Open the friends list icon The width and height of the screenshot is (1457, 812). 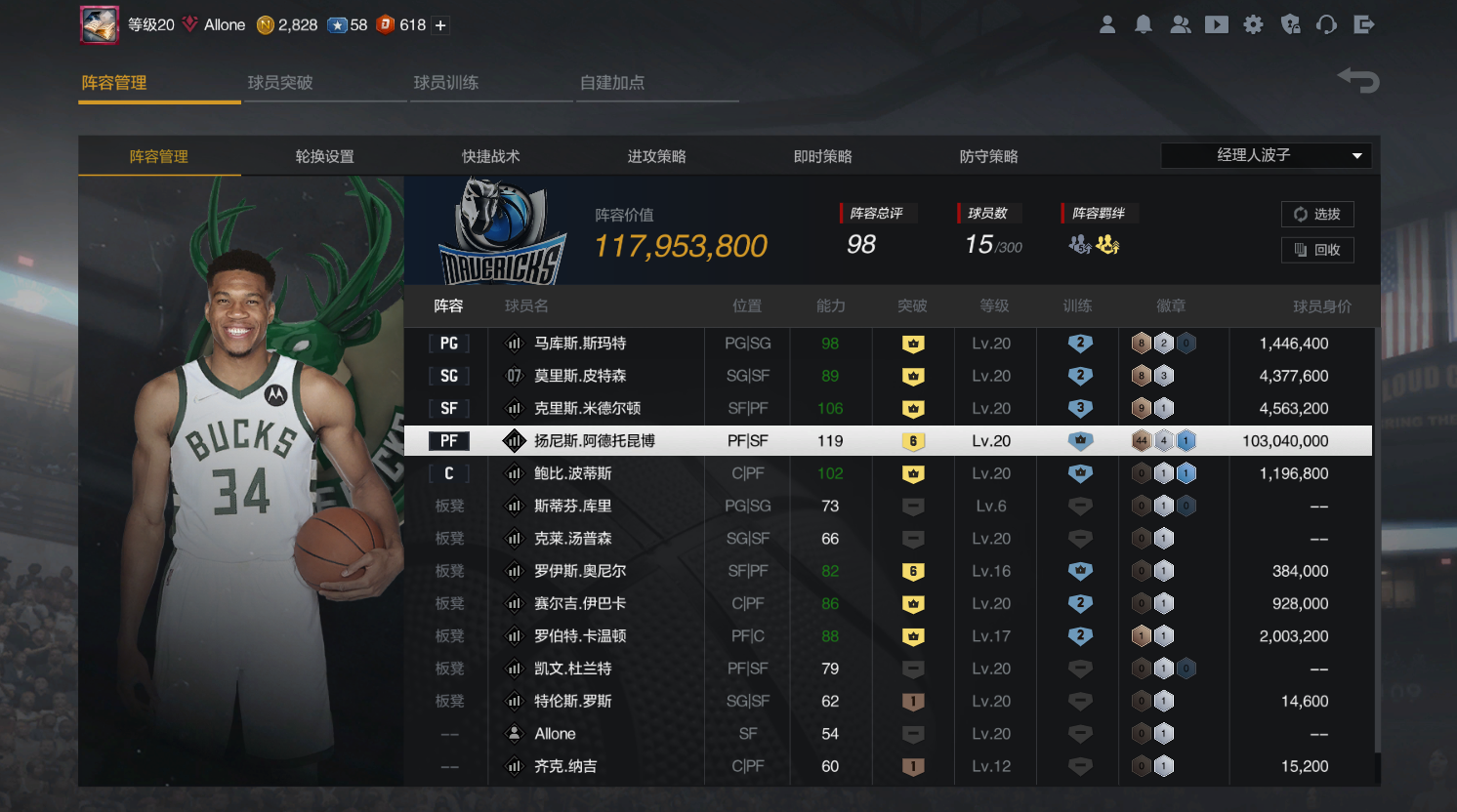pos(1180,24)
